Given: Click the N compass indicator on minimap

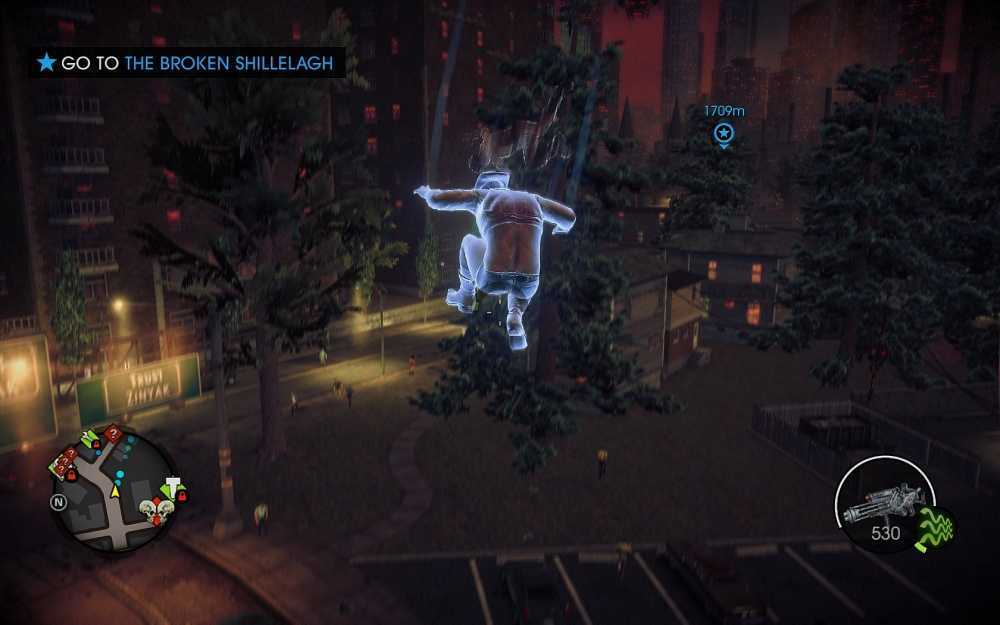Looking at the screenshot, I should pos(59,500).
